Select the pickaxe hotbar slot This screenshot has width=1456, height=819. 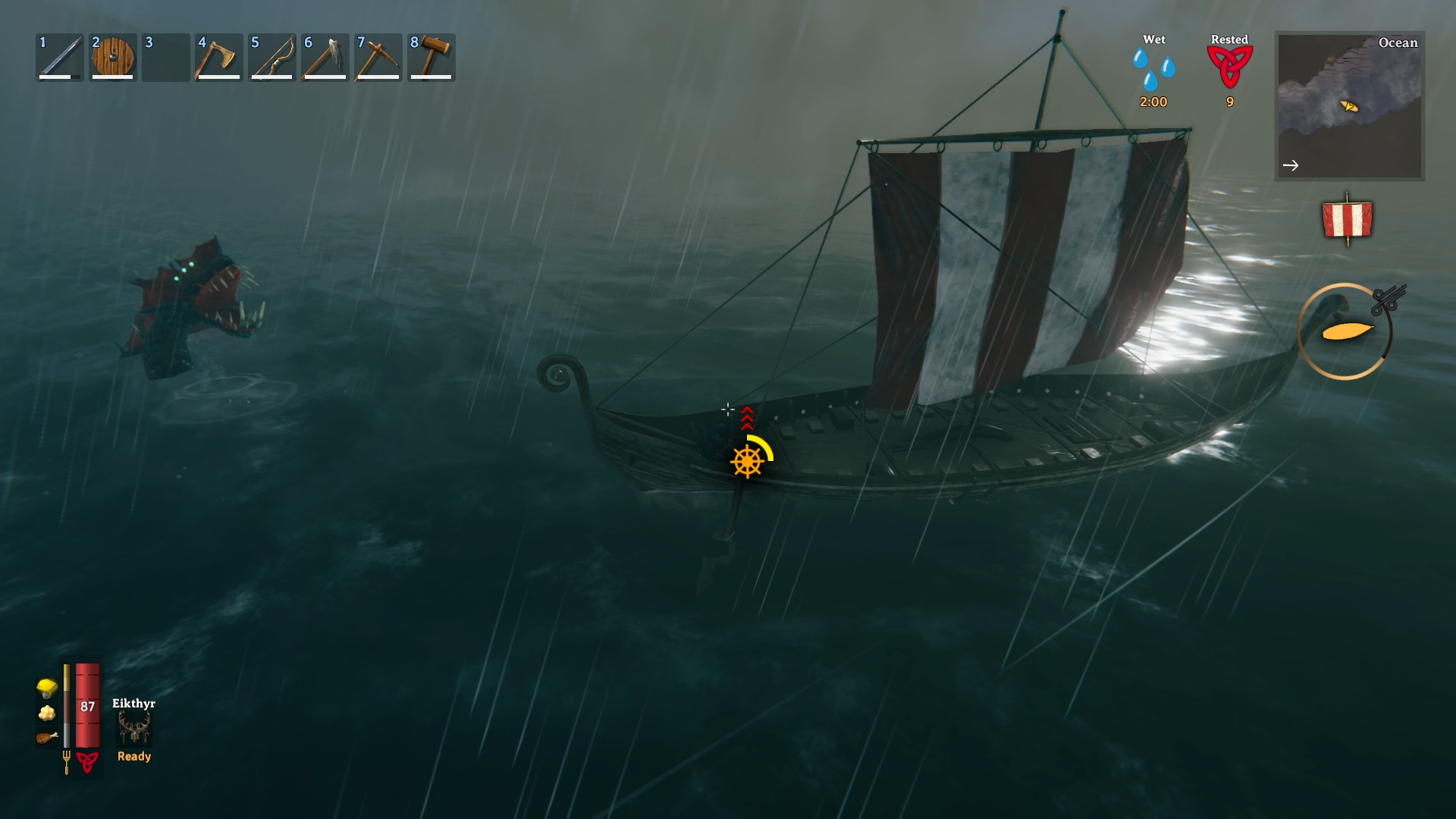(378, 58)
